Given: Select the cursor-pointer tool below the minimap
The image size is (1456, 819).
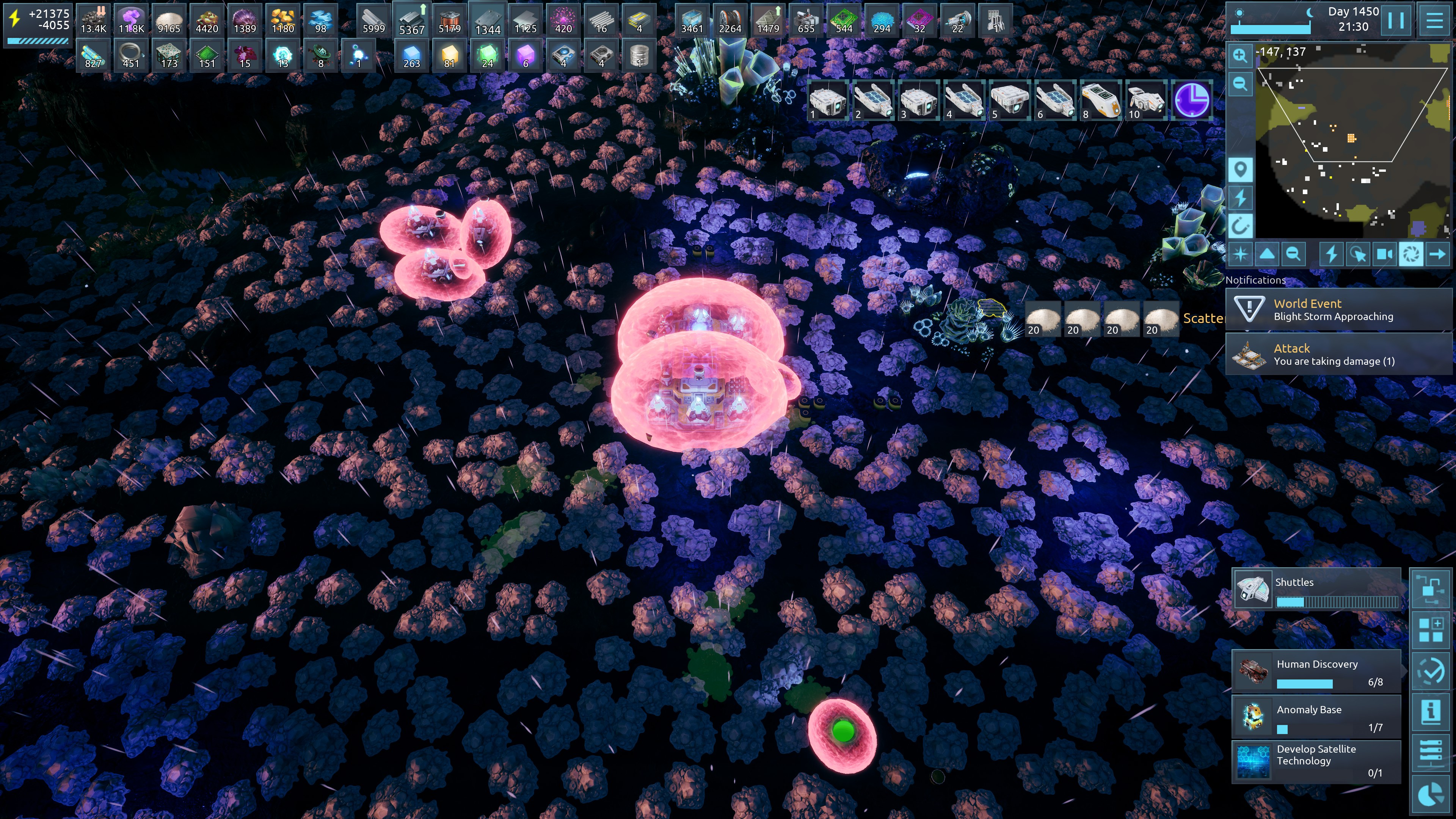Looking at the screenshot, I should 1358,254.
